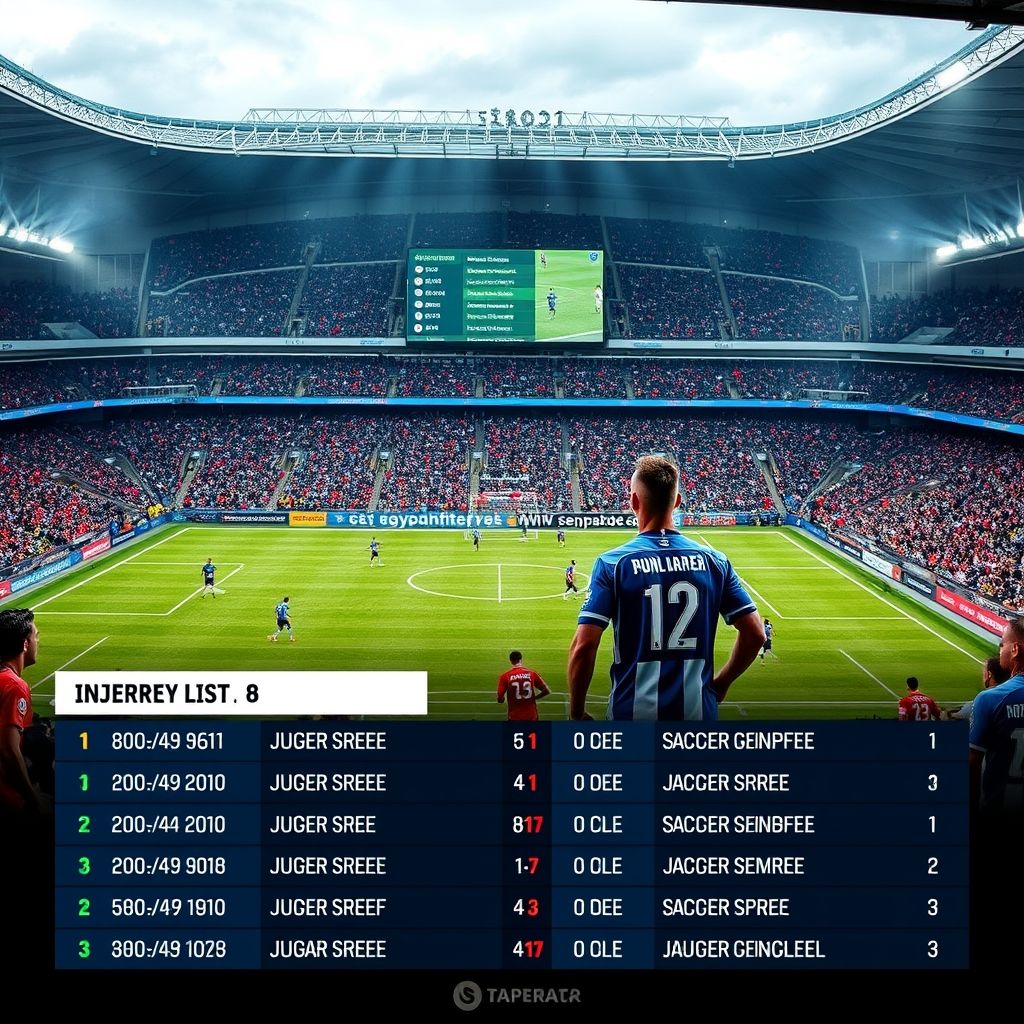1024x1024 pixels.
Task: Choose the JAUGER GEINCLEEL row
Action: point(743,949)
